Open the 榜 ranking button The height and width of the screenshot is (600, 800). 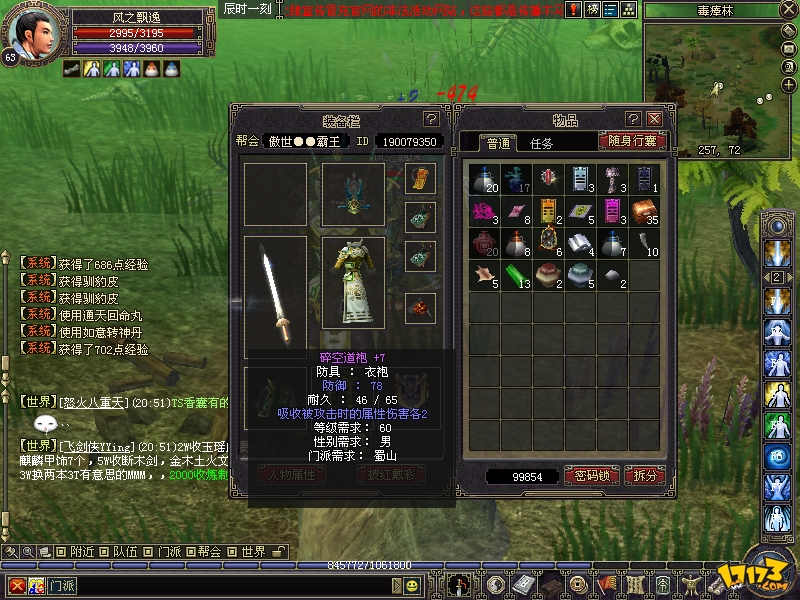pyautogui.click(x=593, y=9)
